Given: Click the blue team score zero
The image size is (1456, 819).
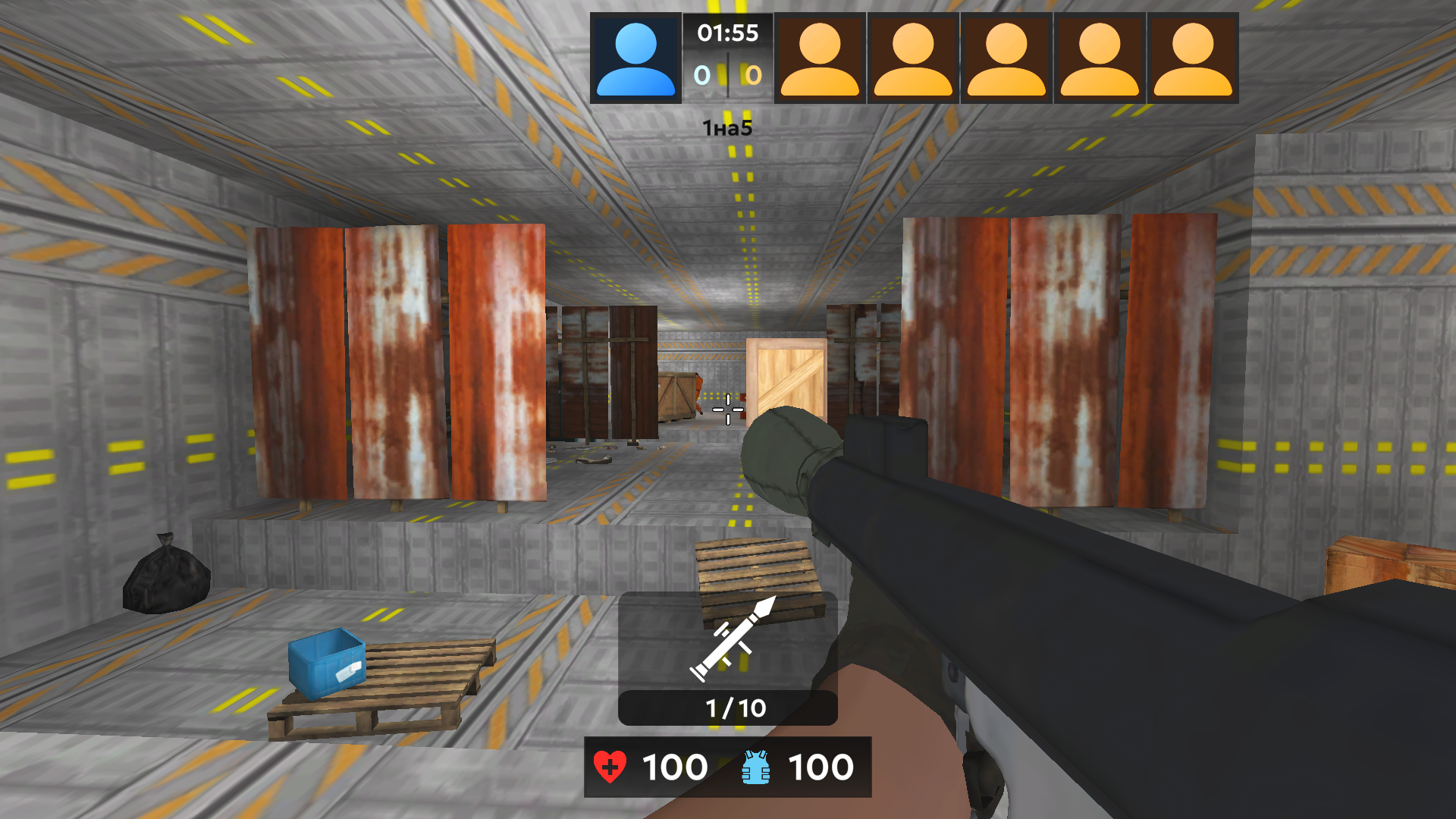Looking at the screenshot, I should click(701, 75).
